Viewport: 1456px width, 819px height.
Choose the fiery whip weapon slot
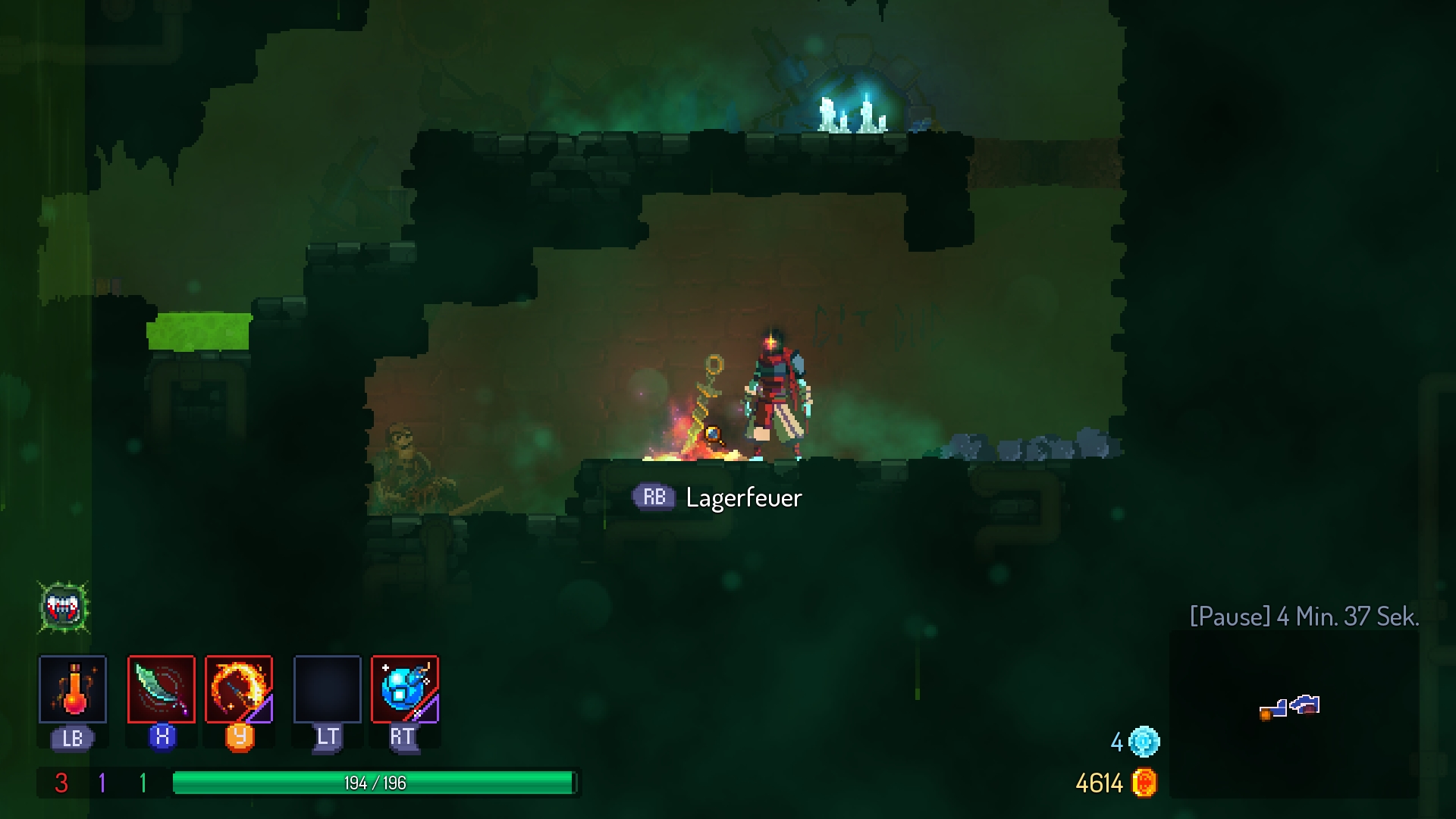(x=239, y=689)
